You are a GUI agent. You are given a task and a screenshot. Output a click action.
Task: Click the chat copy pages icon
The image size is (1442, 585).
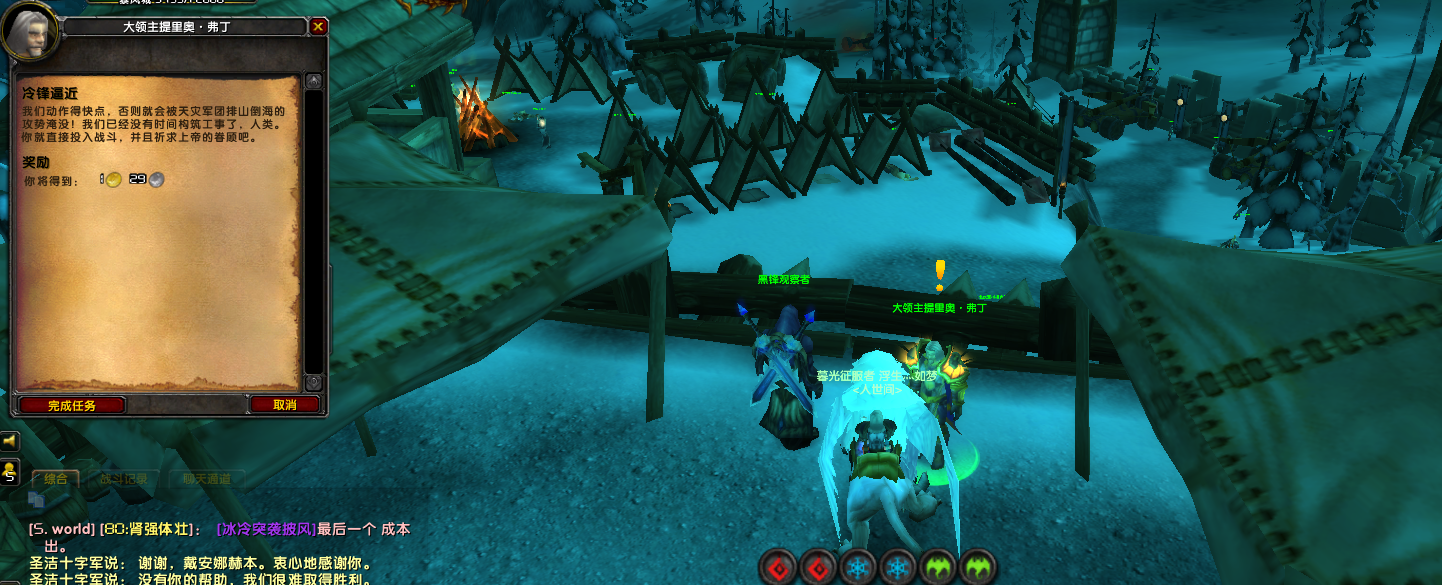tap(36, 500)
